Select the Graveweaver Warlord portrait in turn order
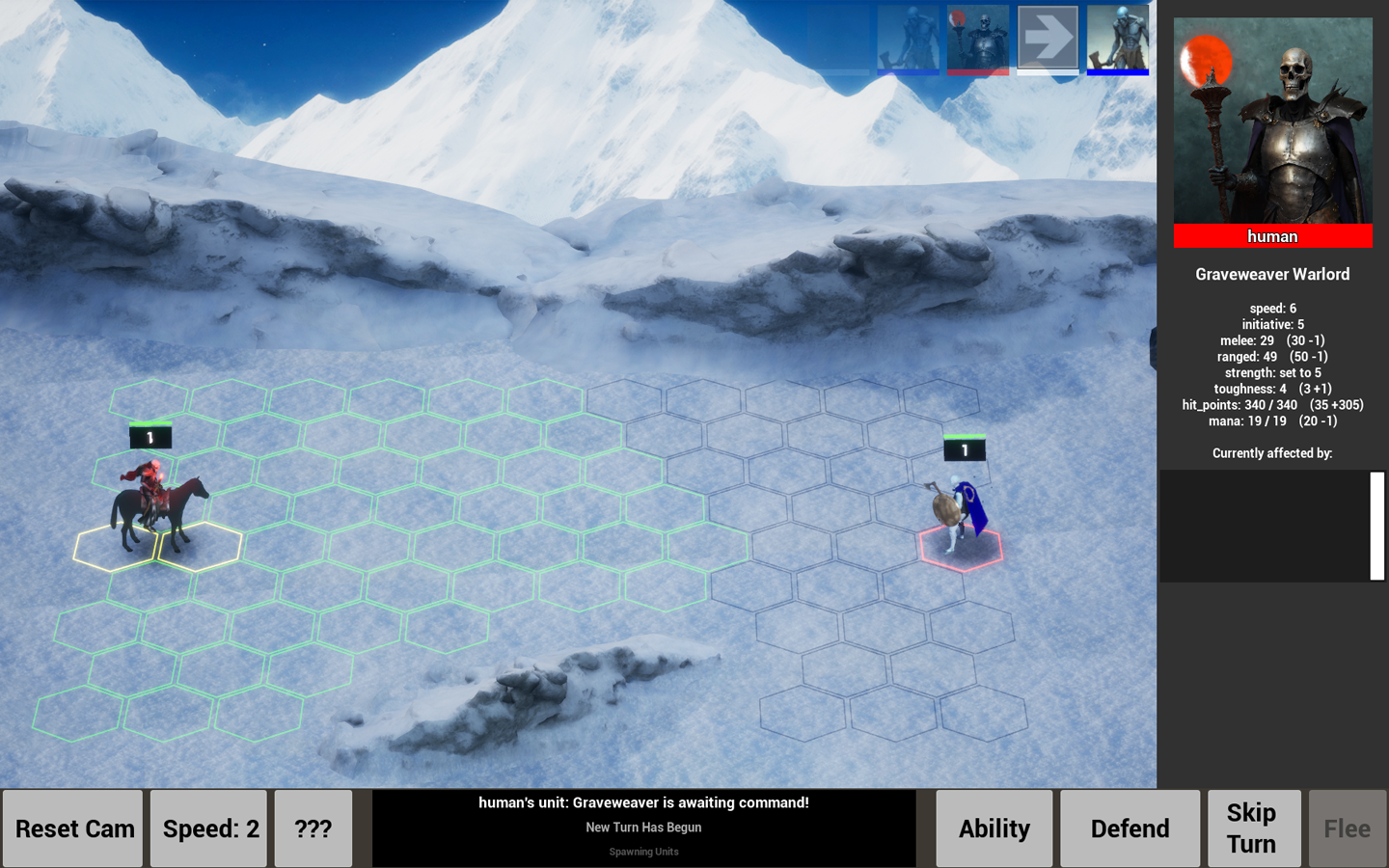This screenshot has width=1389, height=868. pyautogui.click(x=978, y=41)
